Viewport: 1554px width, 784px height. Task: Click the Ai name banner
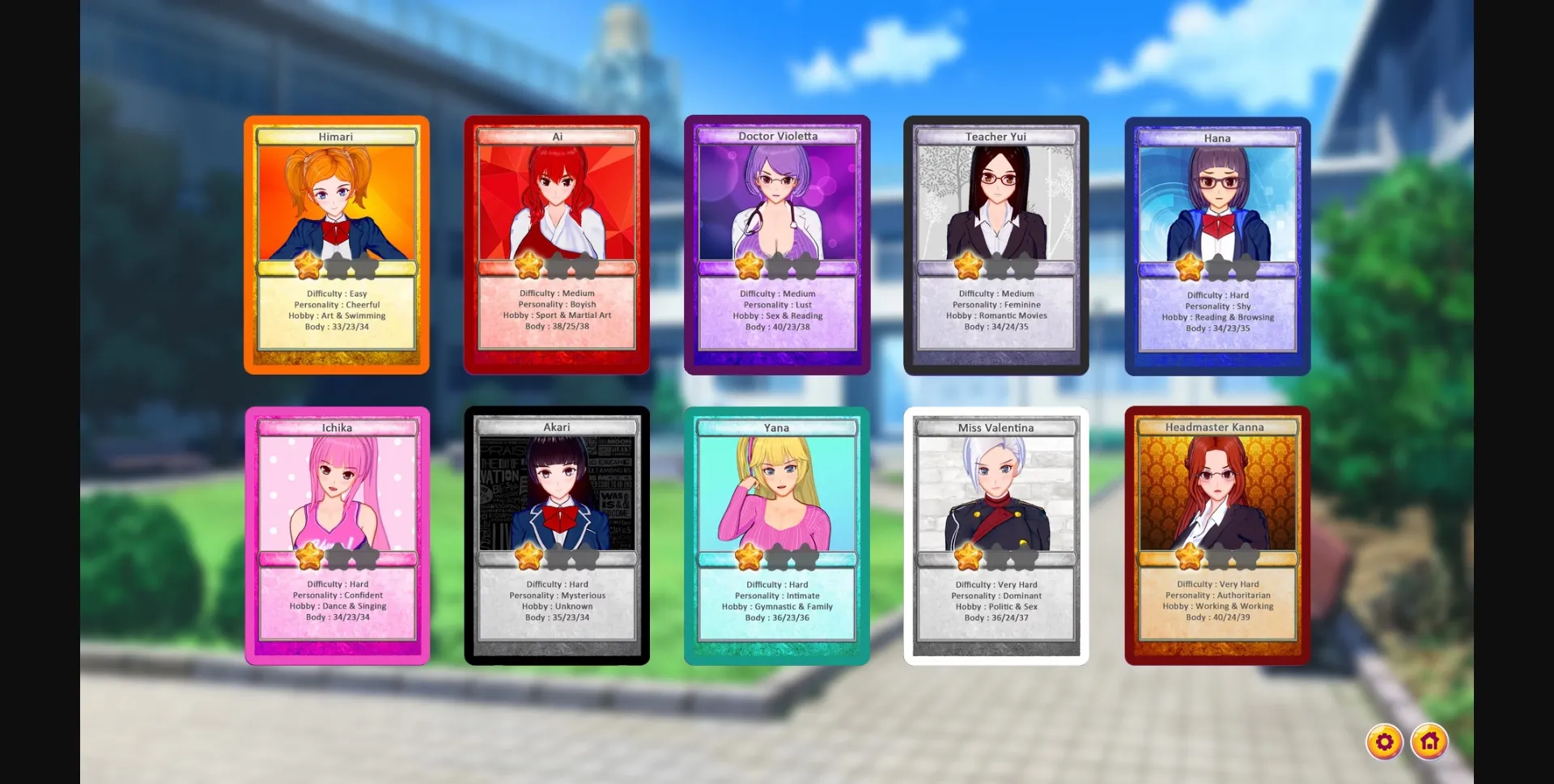coord(557,137)
